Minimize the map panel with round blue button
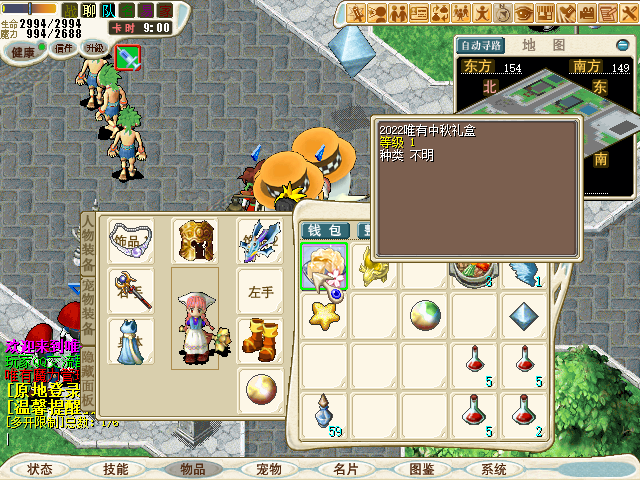 click(x=623, y=45)
